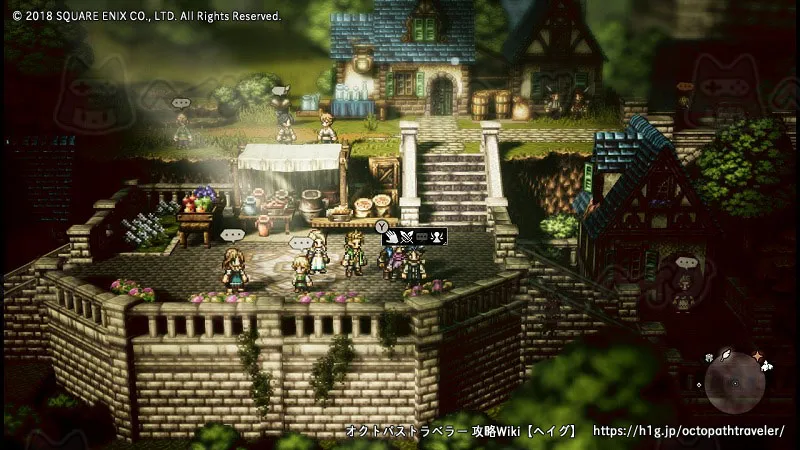Select the speech bubble path action icon
Screen dimensions: 800x450
click(423, 238)
